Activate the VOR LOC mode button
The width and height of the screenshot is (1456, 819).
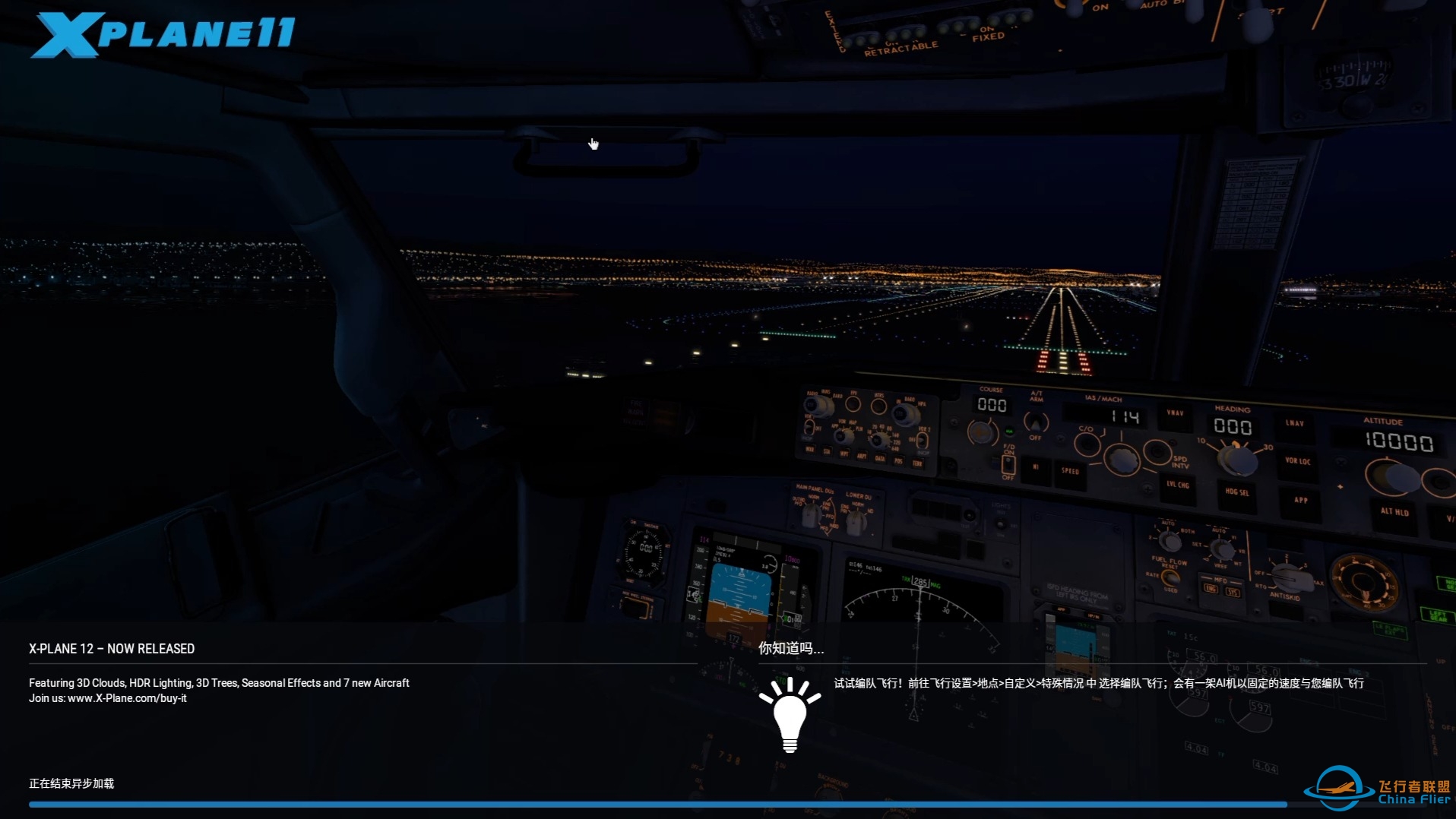point(1298,462)
